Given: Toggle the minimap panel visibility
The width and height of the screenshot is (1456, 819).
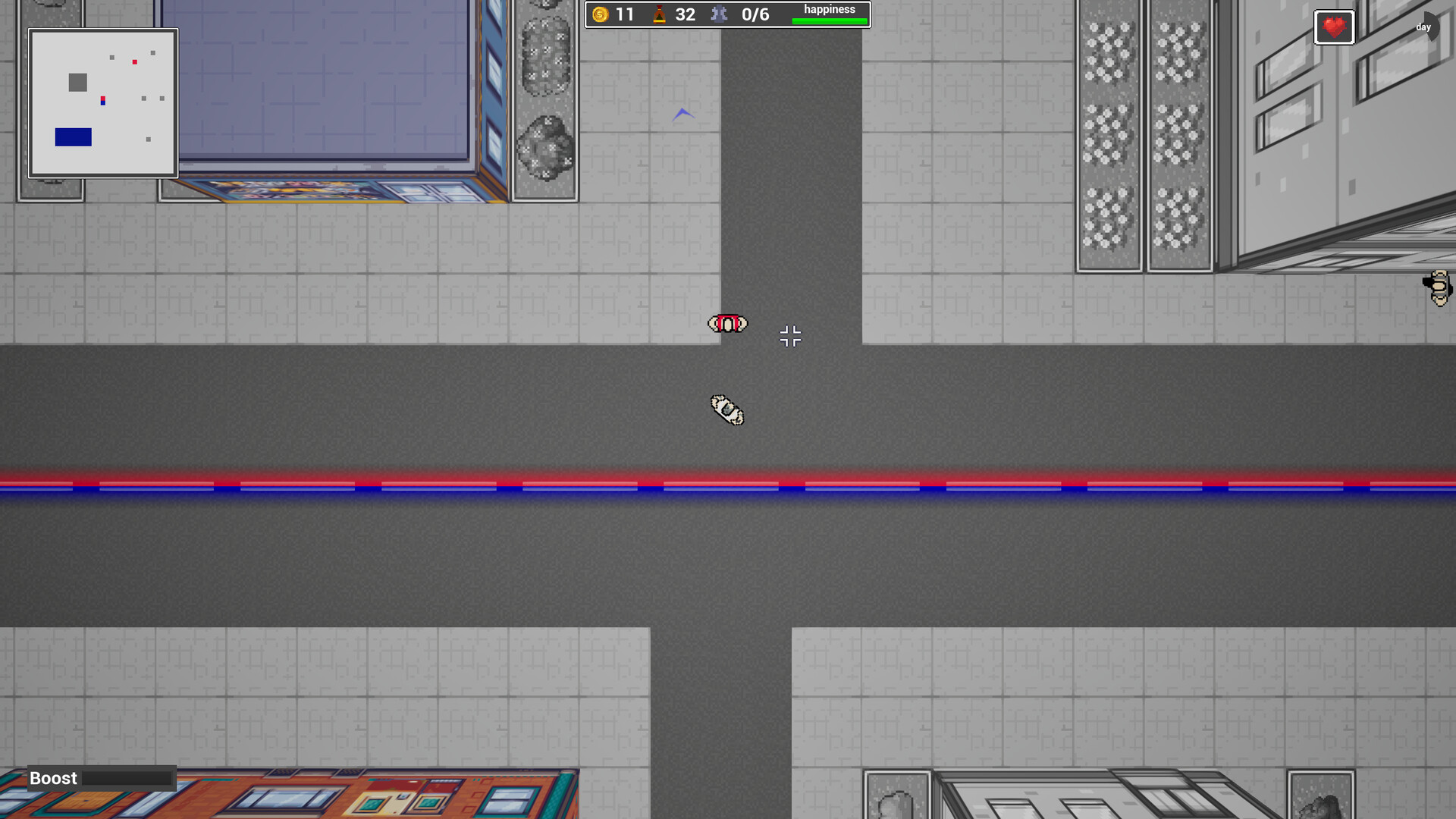Looking at the screenshot, I should (103, 102).
